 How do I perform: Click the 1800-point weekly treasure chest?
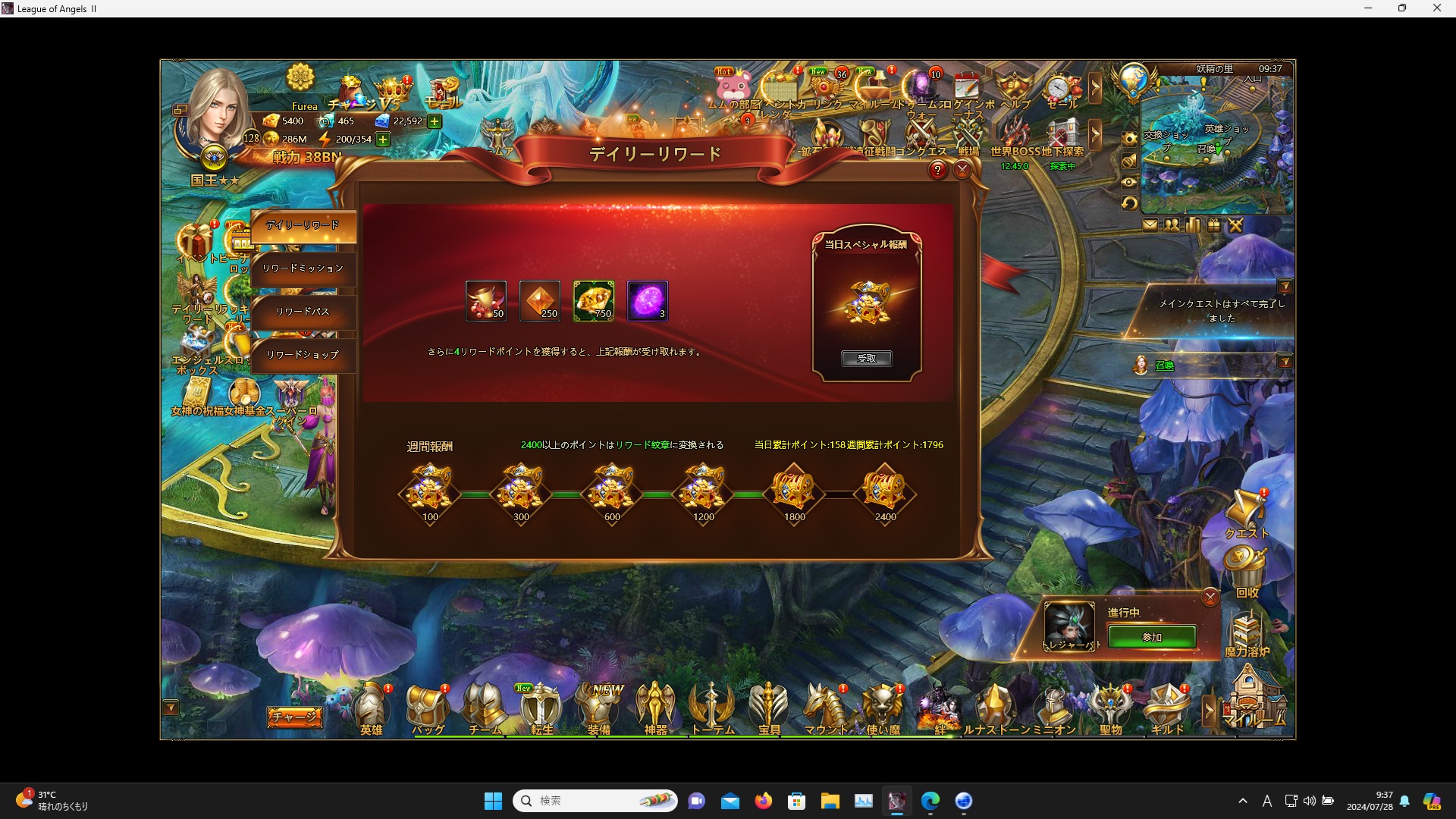[x=794, y=493]
